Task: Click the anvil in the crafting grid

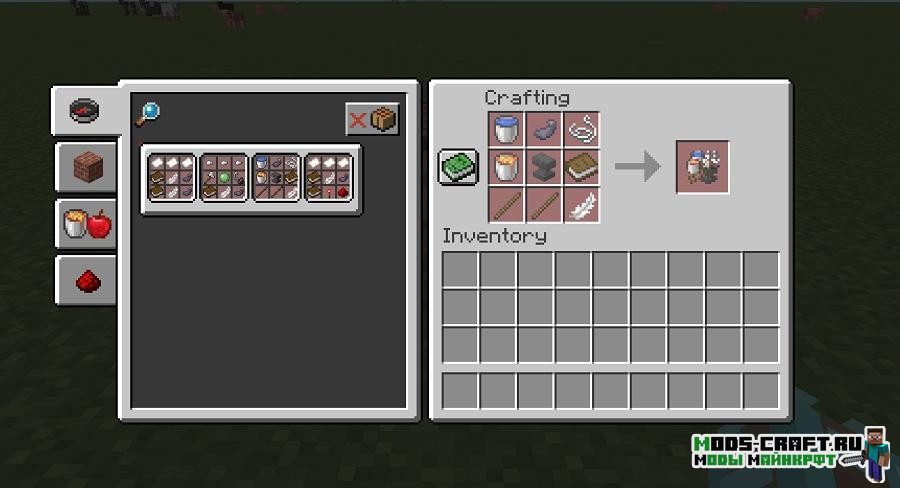Action: (544, 167)
